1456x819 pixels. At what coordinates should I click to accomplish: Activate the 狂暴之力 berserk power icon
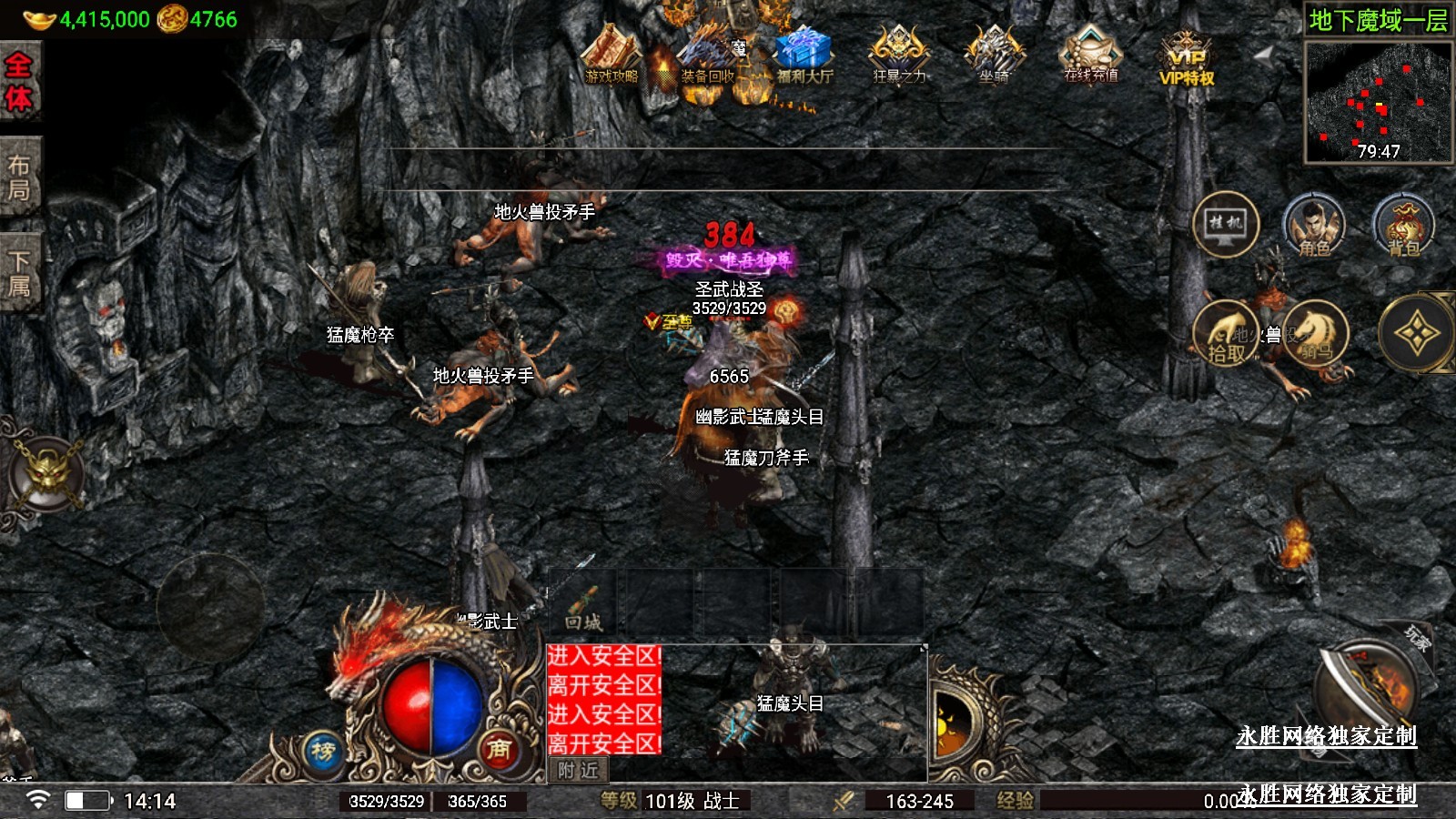(899, 55)
